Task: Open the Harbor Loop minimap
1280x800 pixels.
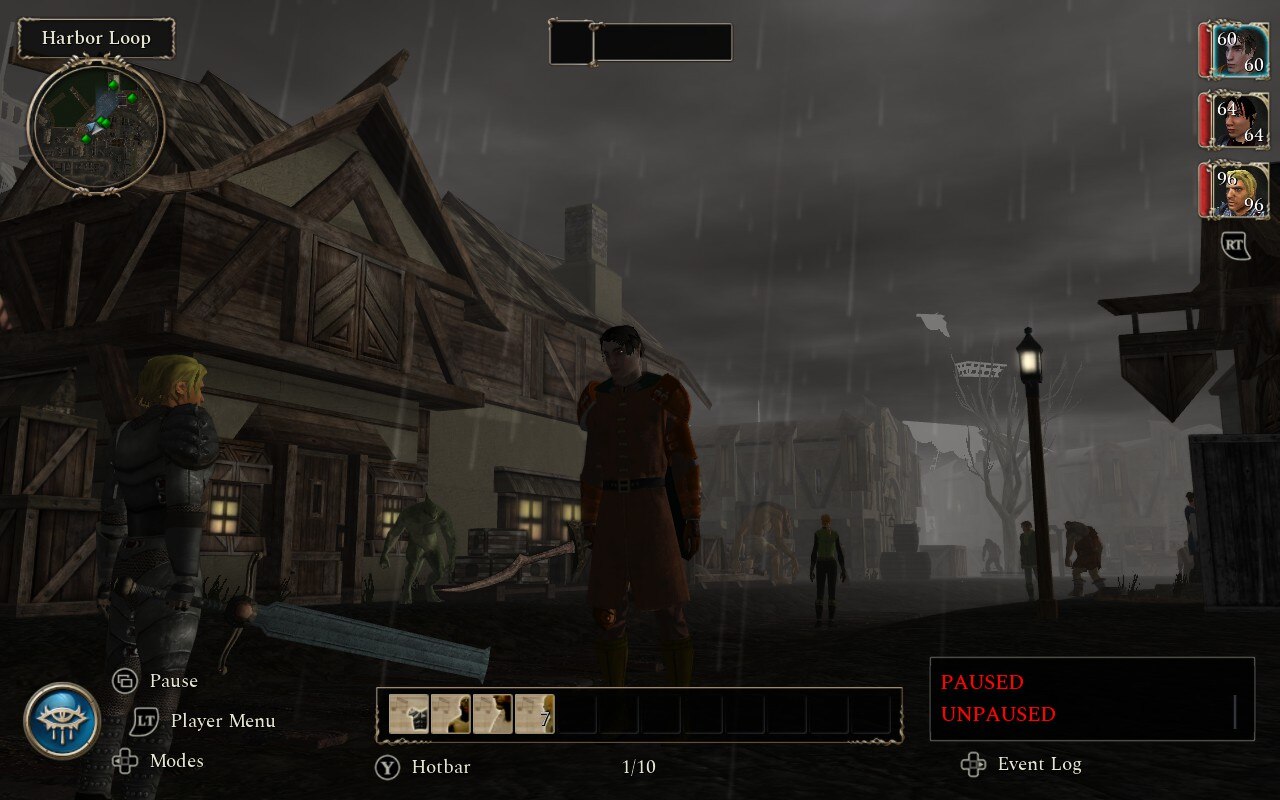Action: 95,127
